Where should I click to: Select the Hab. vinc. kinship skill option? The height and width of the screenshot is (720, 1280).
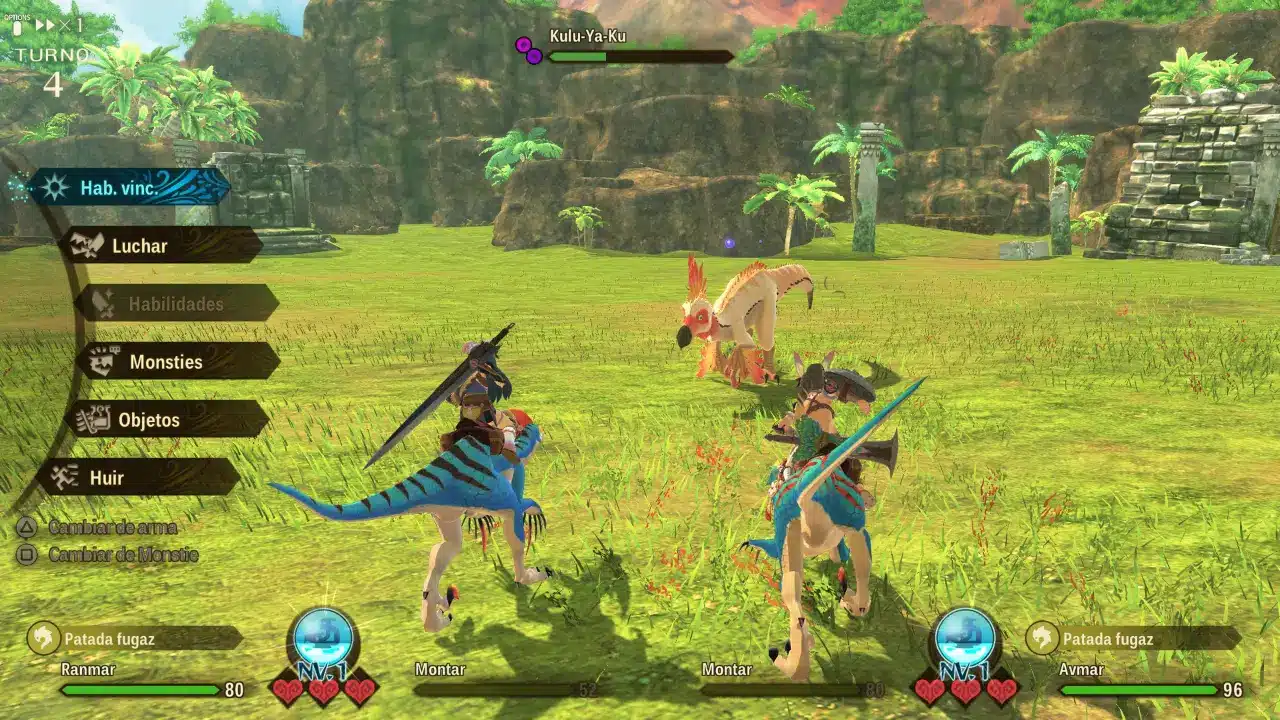coord(130,187)
